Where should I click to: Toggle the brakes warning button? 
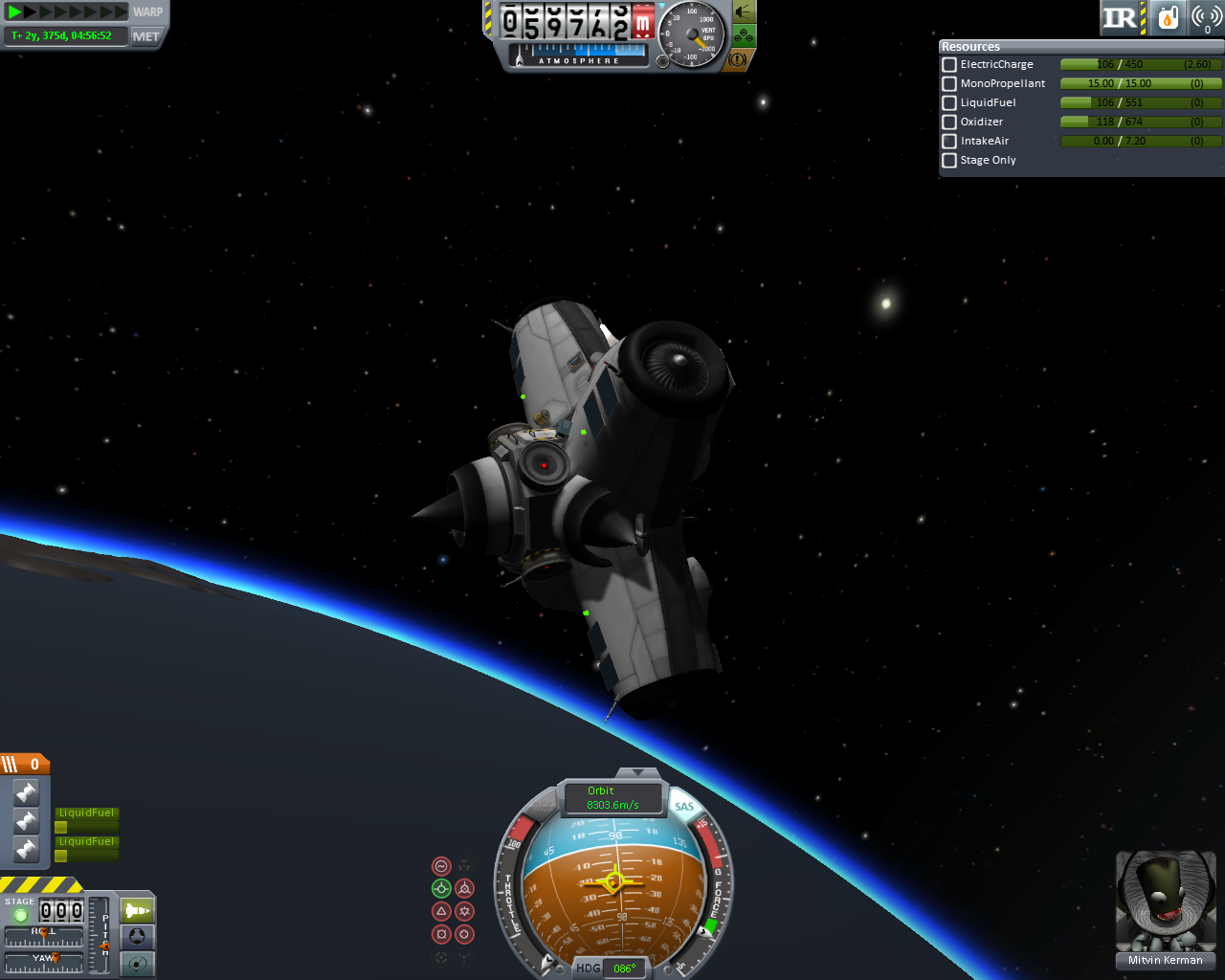tap(738, 59)
